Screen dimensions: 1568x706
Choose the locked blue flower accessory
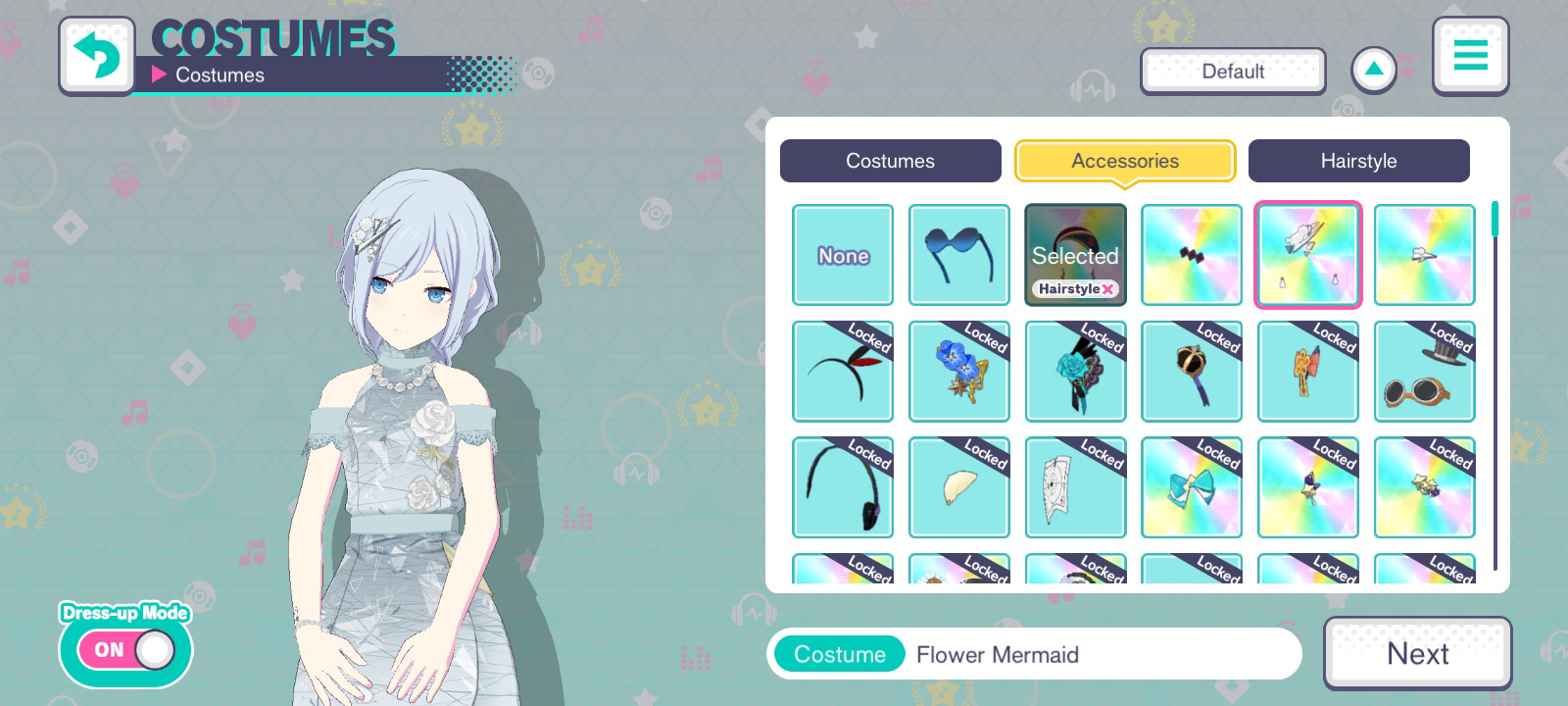pyautogui.click(x=958, y=372)
